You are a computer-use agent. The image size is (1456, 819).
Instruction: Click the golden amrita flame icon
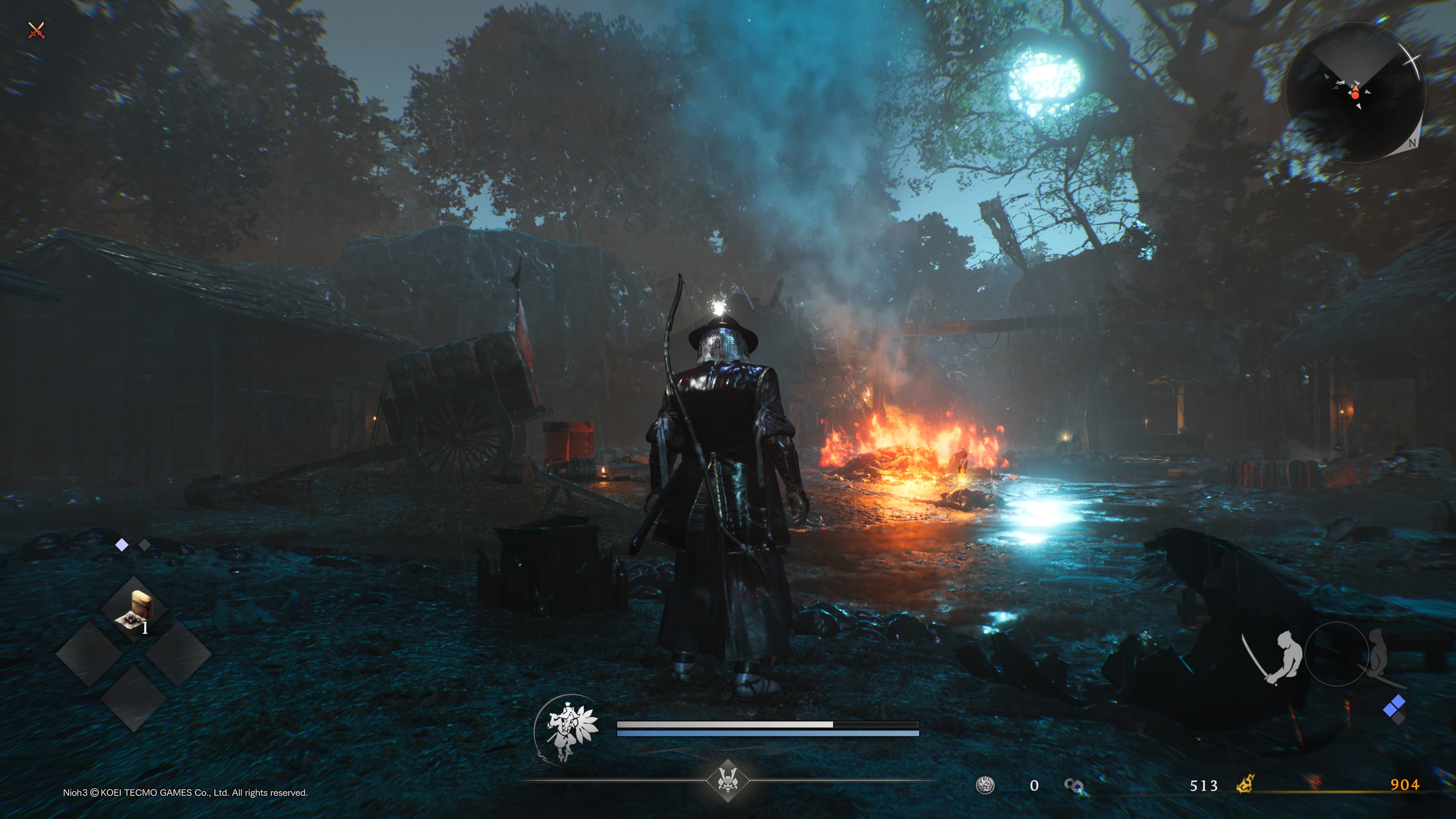[x=1246, y=784]
